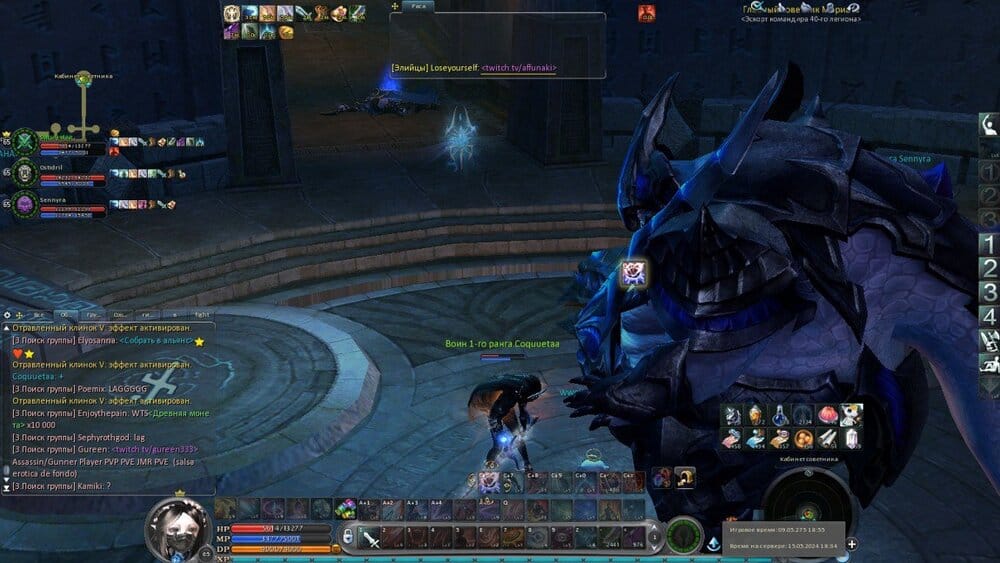Click the plus button beside the server time
Image resolution: width=1000 pixels, height=563 pixels.
(851, 544)
